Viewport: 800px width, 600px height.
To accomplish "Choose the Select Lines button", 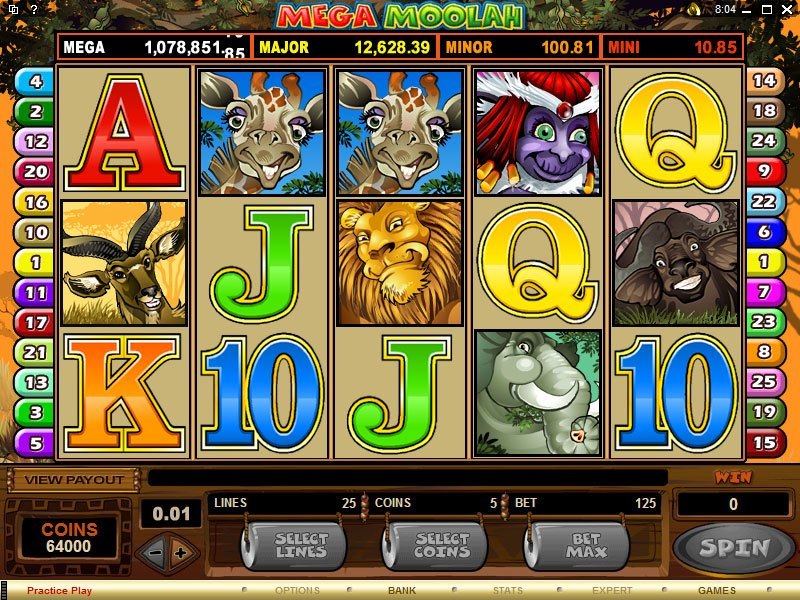I will (301, 545).
